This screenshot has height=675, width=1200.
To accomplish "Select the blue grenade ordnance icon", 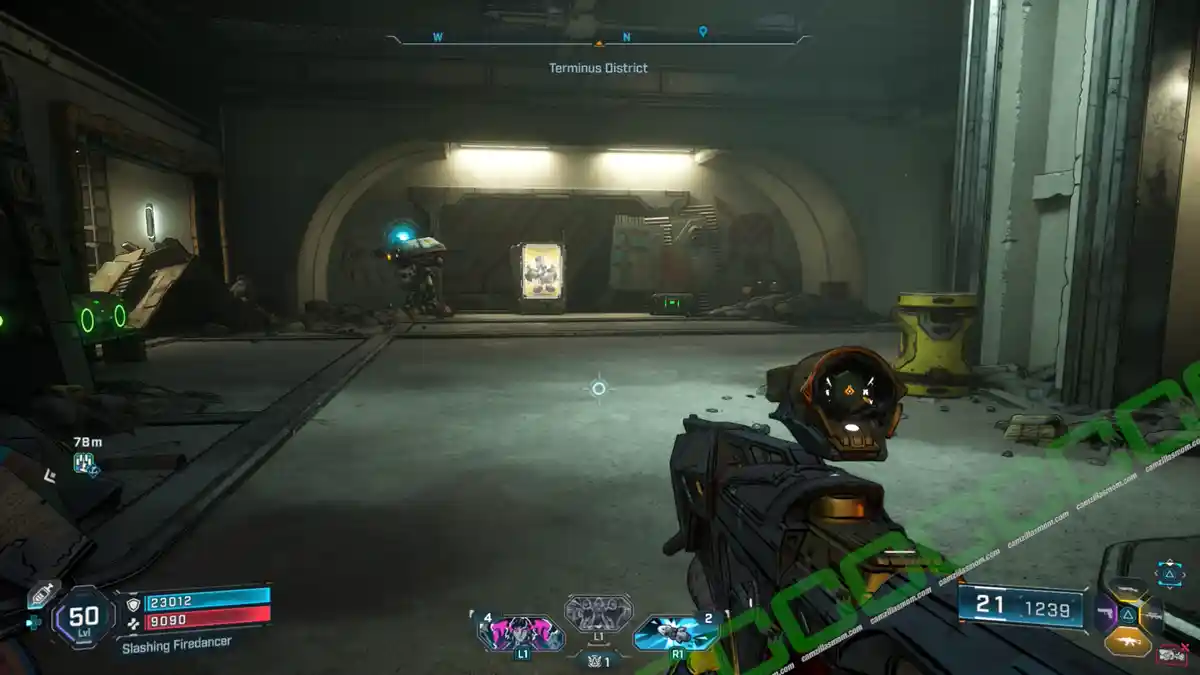I will (x=675, y=633).
